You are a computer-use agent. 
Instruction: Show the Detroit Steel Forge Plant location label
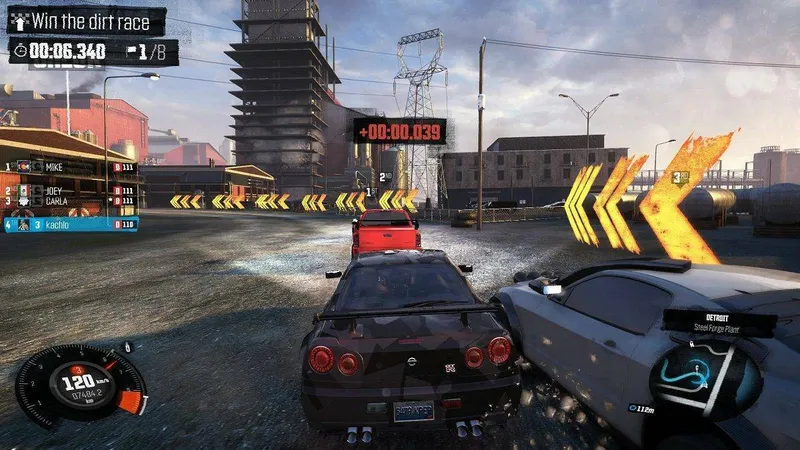719,322
